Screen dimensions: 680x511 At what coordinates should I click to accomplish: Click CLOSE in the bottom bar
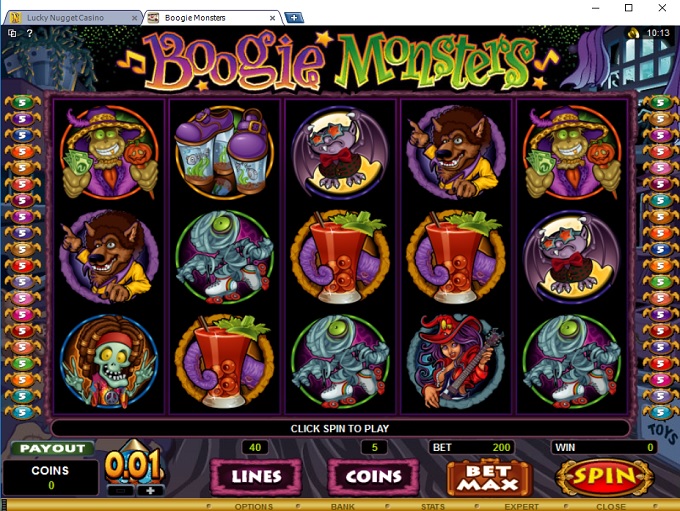(x=610, y=506)
